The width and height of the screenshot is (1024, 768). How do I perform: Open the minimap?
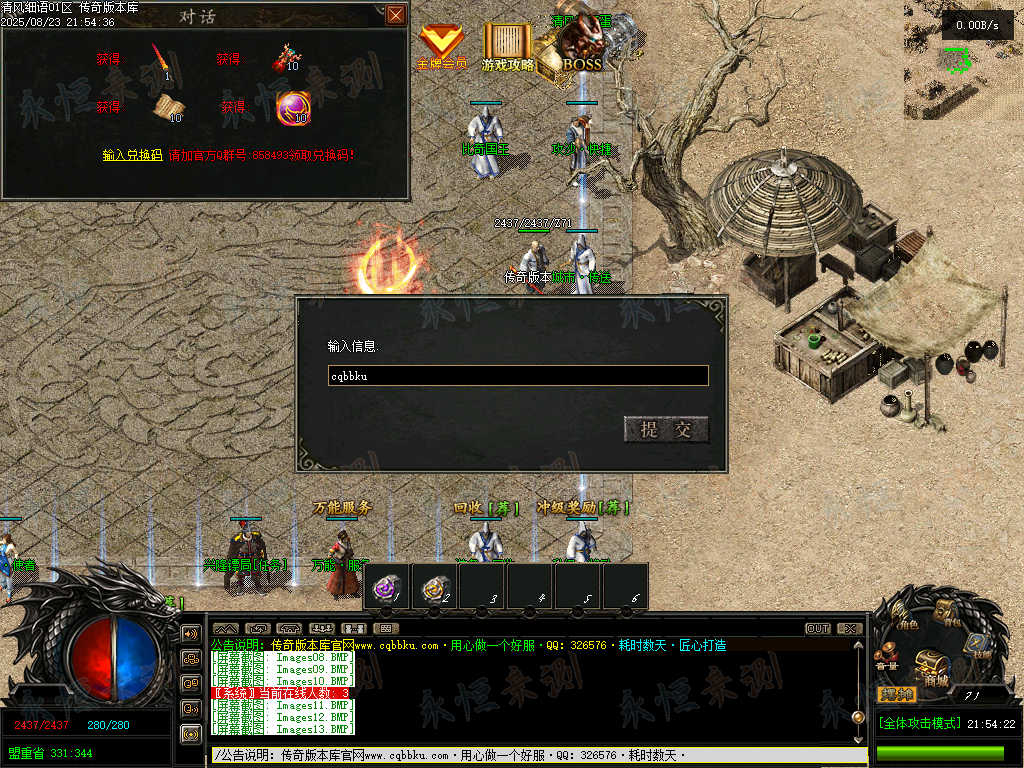[963, 62]
